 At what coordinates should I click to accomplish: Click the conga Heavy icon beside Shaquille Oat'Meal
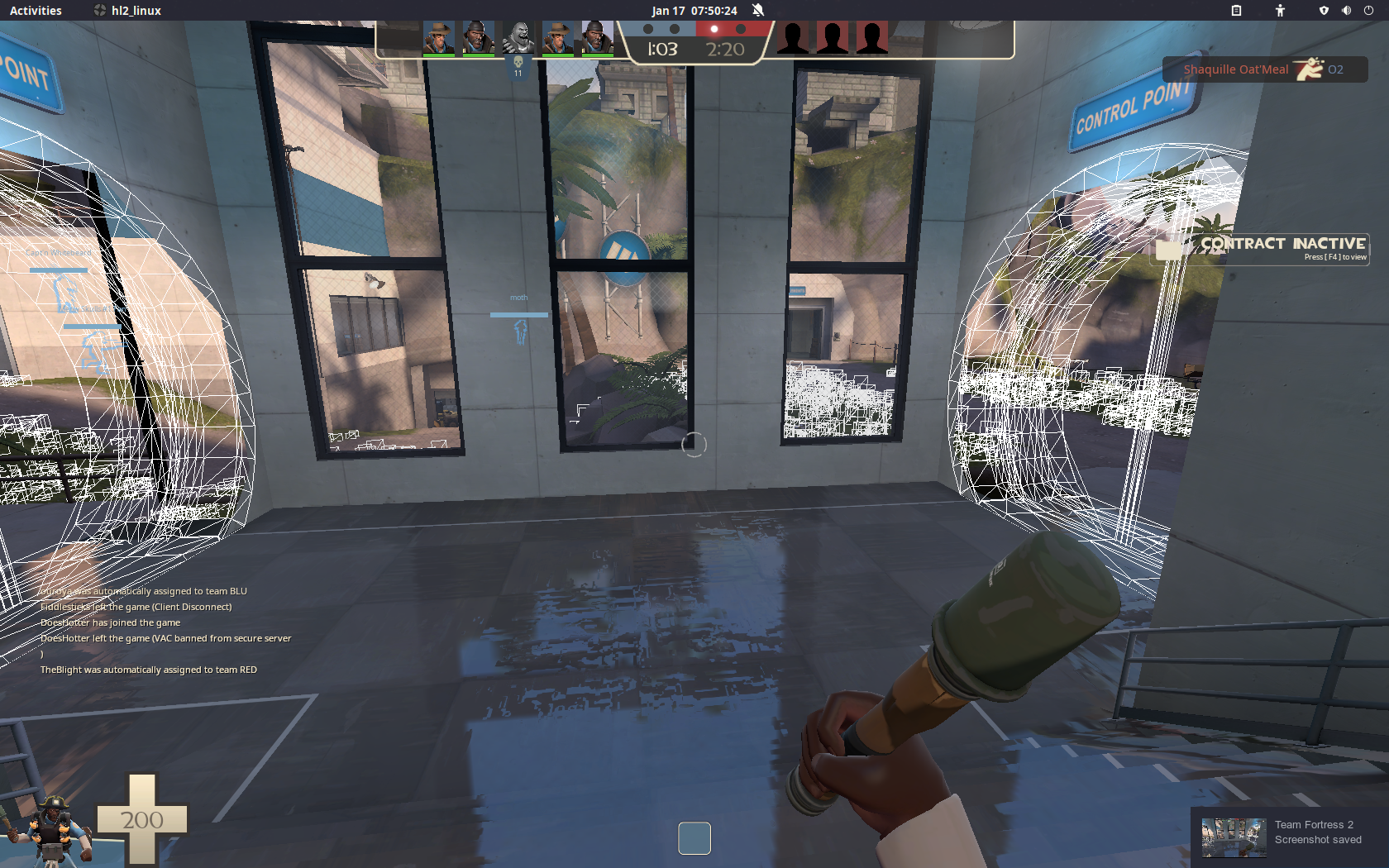click(1308, 69)
